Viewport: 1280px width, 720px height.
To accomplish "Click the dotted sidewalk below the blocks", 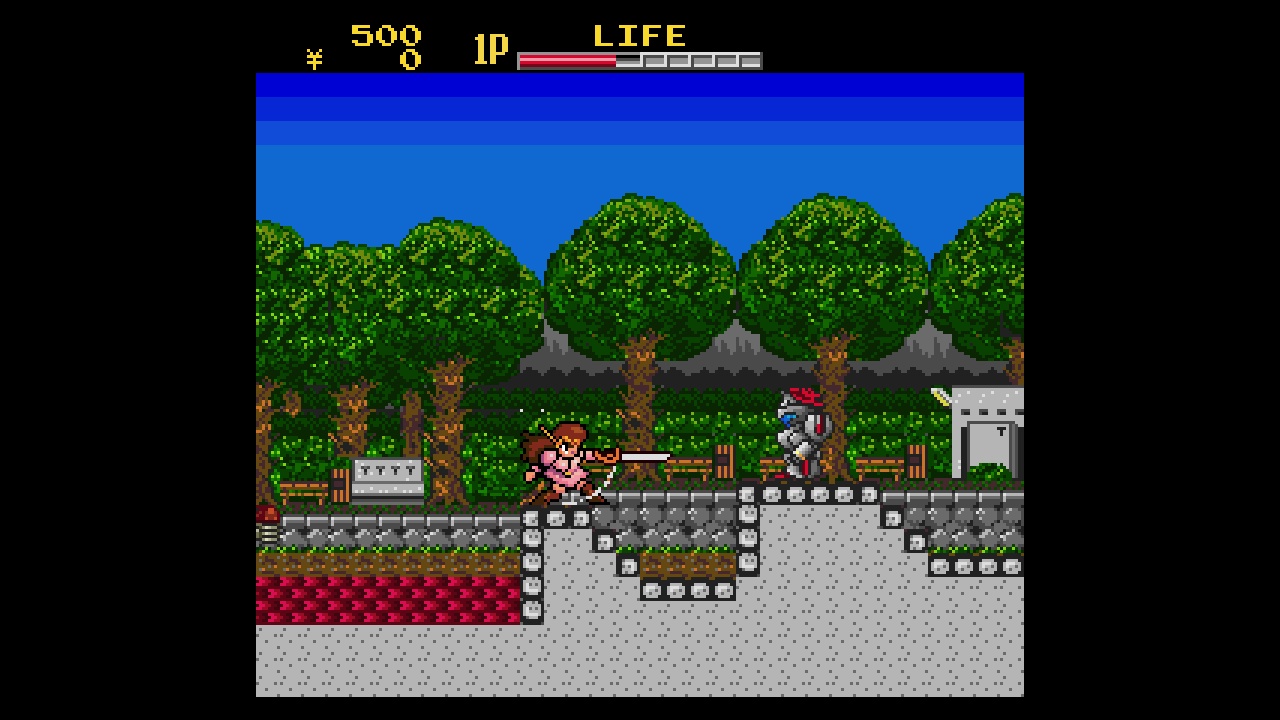I will tap(640, 660).
